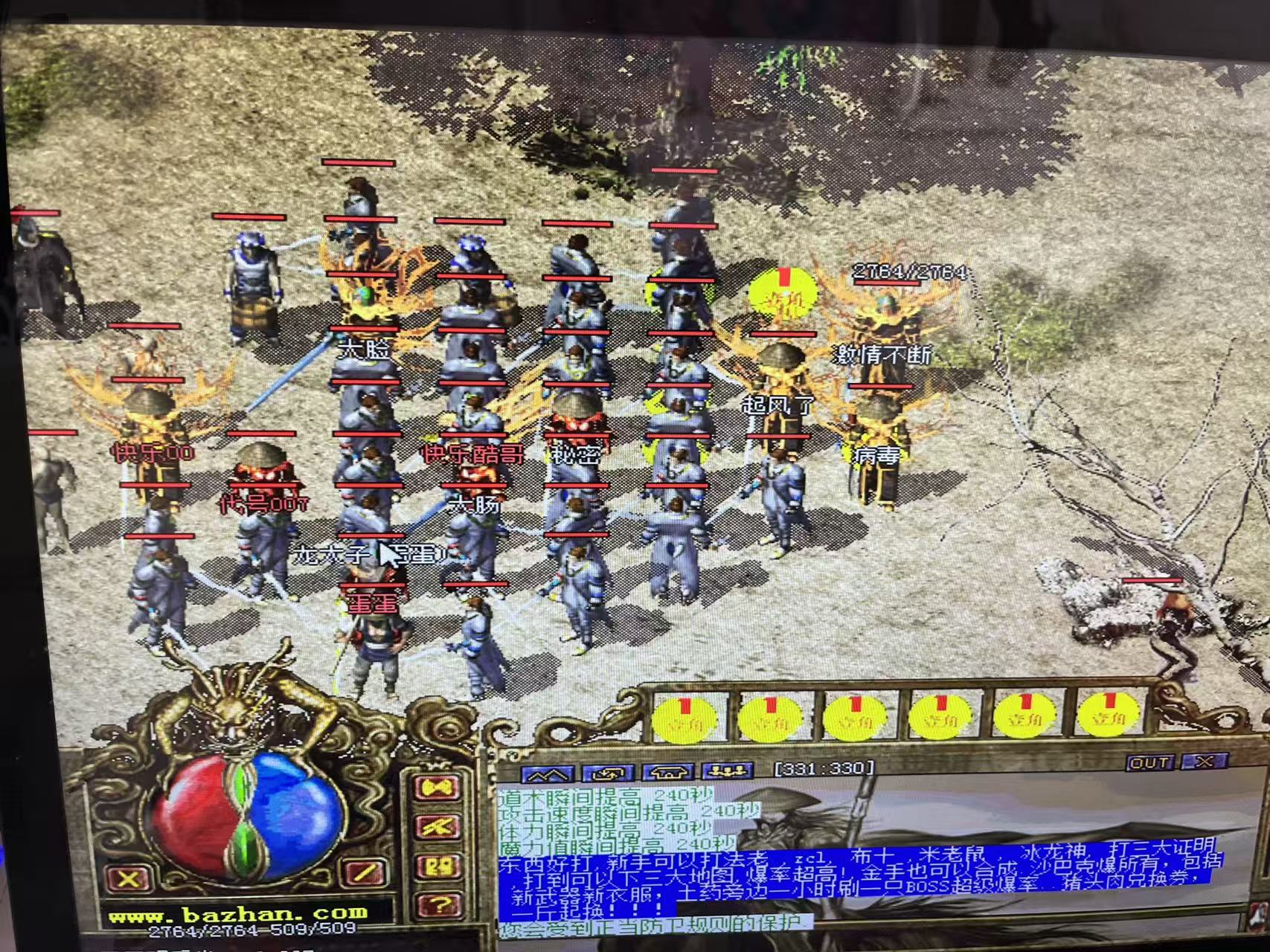The height and width of the screenshot is (952, 1270).
Task: Click the crossed-tools icon button
Action: pyautogui.click(x=437, y=827)
